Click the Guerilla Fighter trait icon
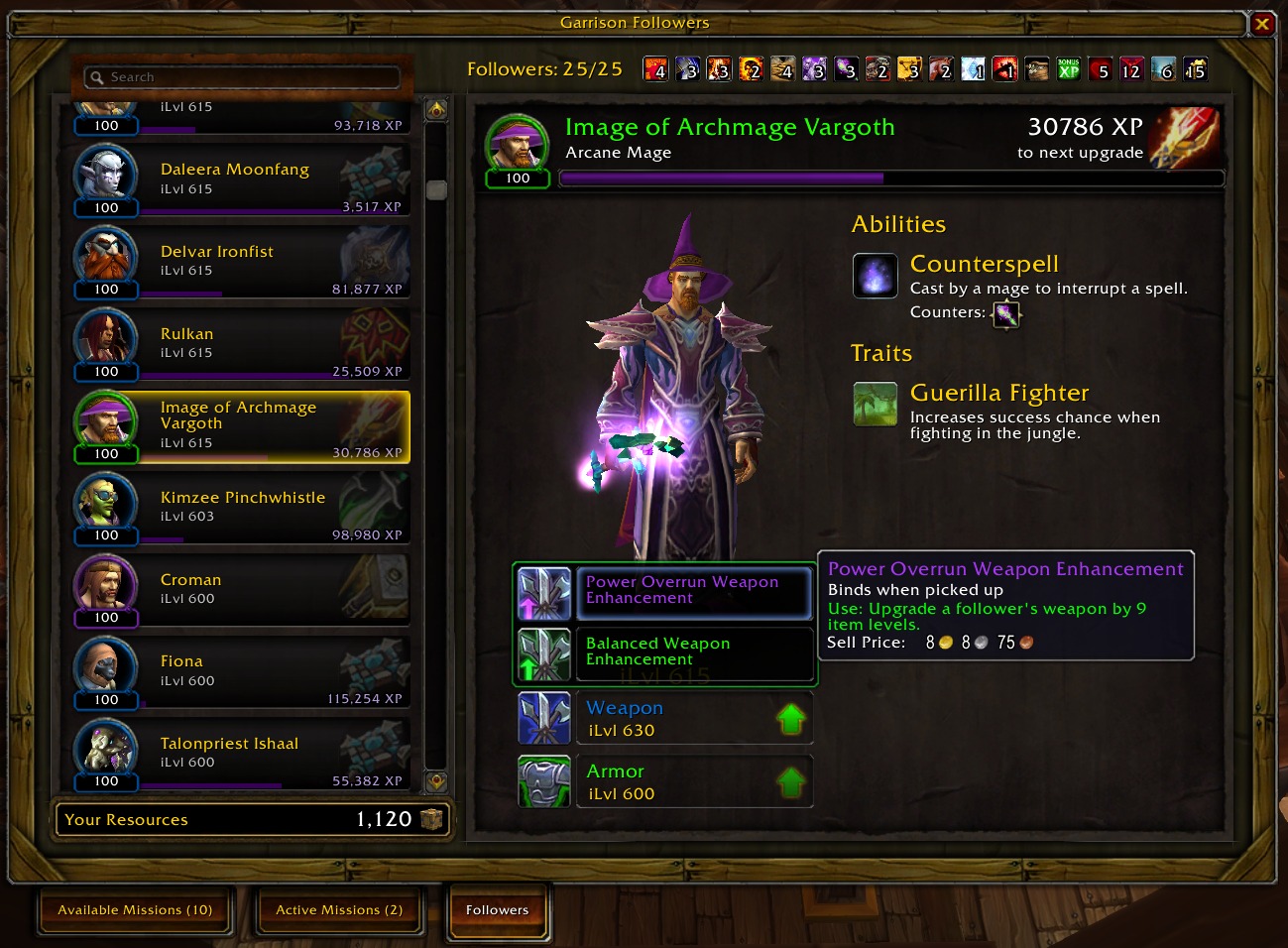This screenshot has height=948, width=1288. 876,404
